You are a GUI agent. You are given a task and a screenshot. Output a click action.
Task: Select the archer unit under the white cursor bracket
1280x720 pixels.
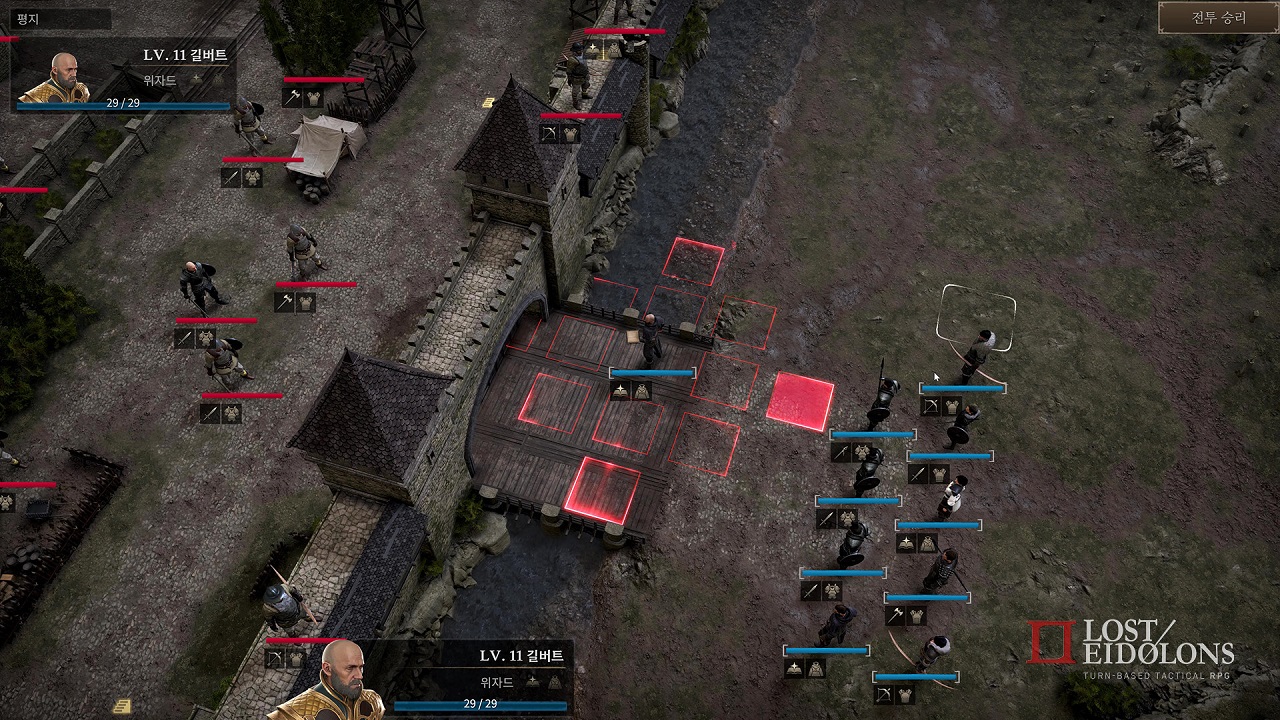click(976, 352)
